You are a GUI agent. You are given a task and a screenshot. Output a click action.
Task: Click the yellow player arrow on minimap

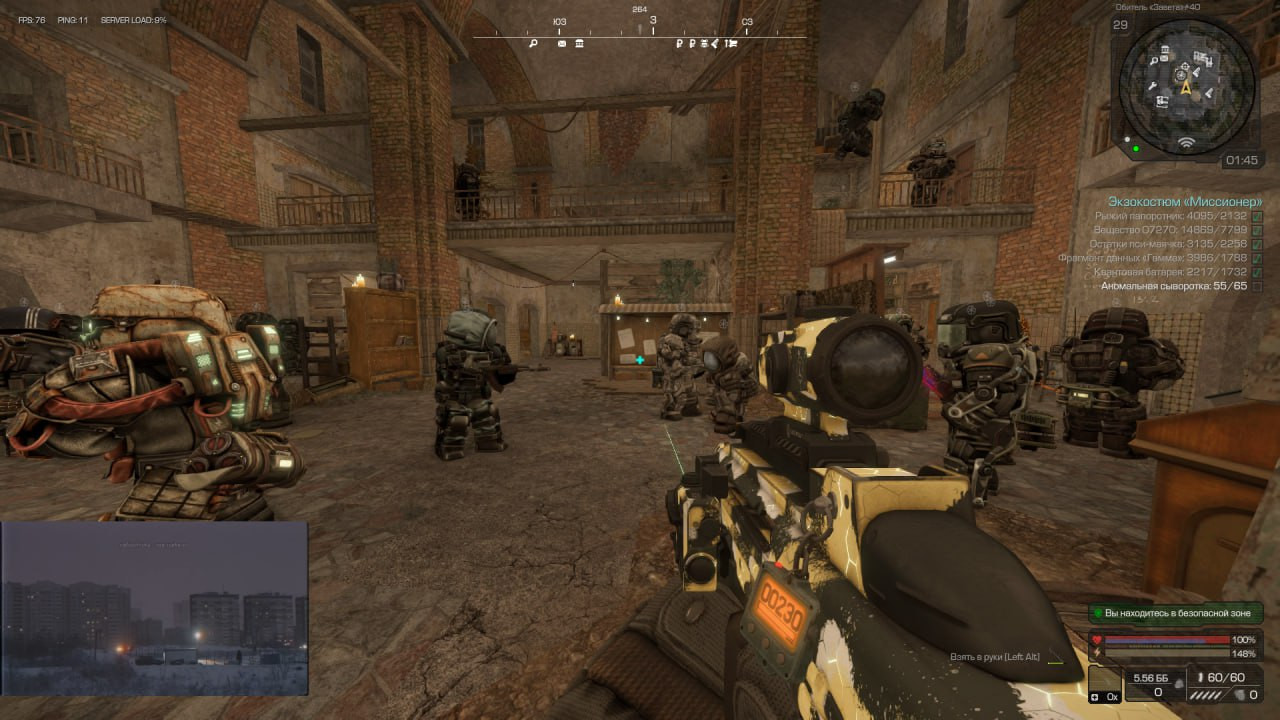tap(1186, 87)
